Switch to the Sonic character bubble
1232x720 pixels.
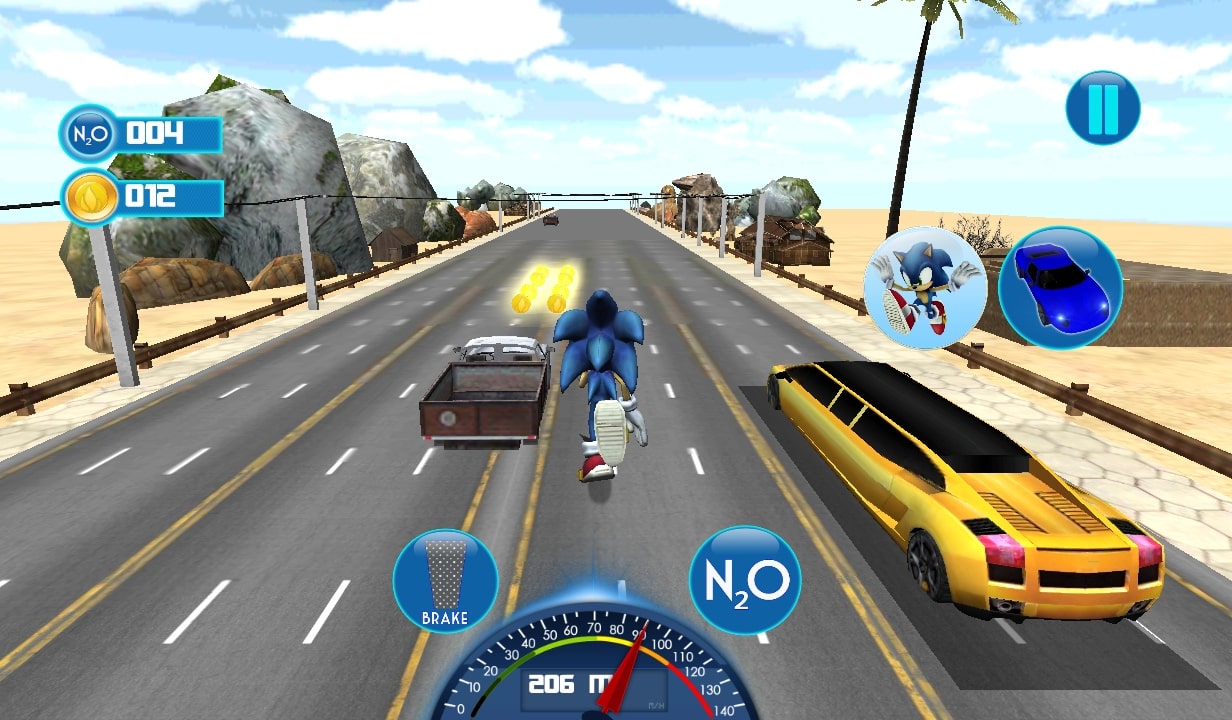click(925, 287)
